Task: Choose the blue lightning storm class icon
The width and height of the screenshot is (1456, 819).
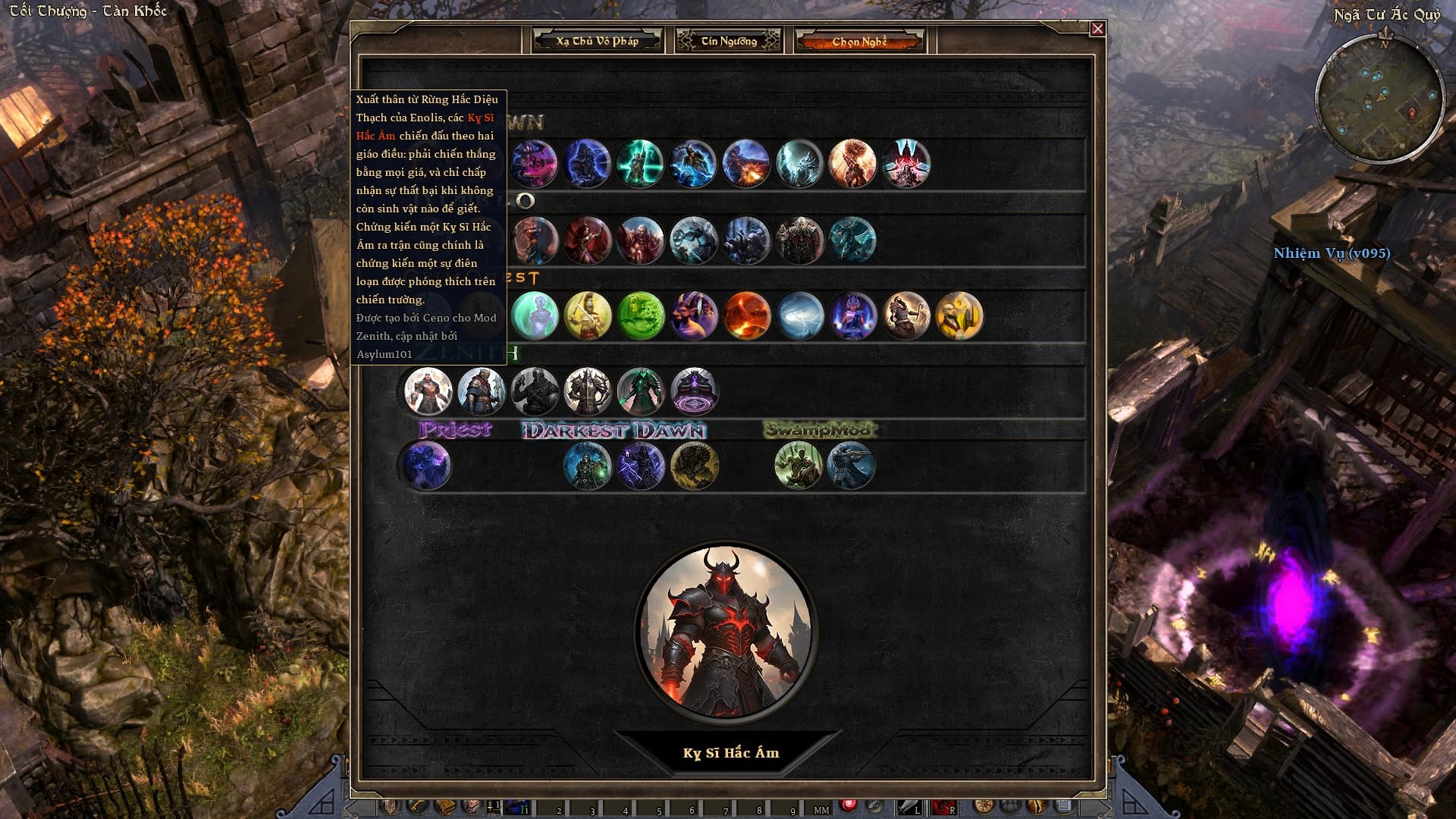Action: pyautogui.click(x=800, y=315)
